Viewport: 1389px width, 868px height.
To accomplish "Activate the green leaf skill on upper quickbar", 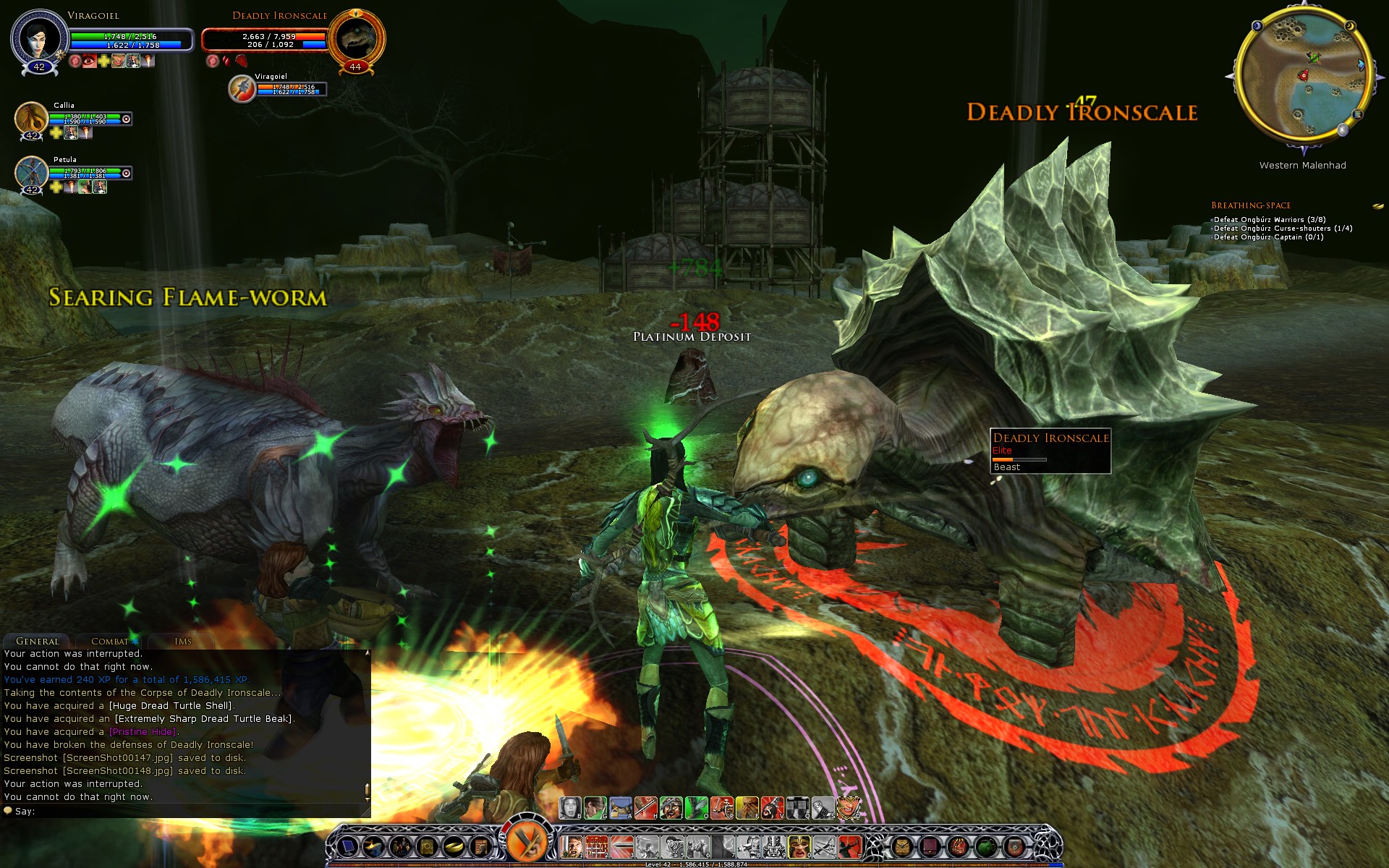I will [x=696, y=807].
